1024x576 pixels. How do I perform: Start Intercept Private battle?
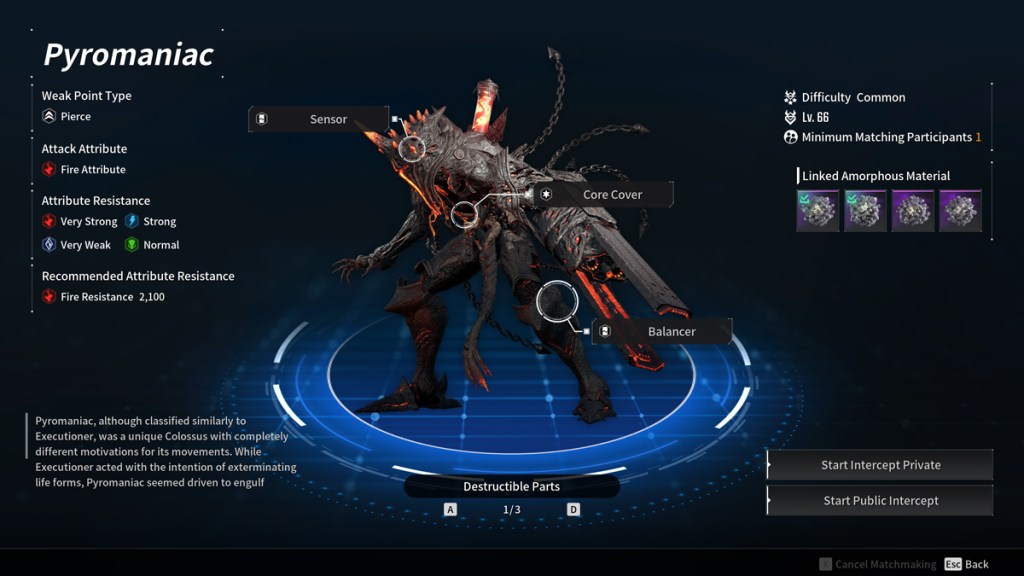[880, 465]
